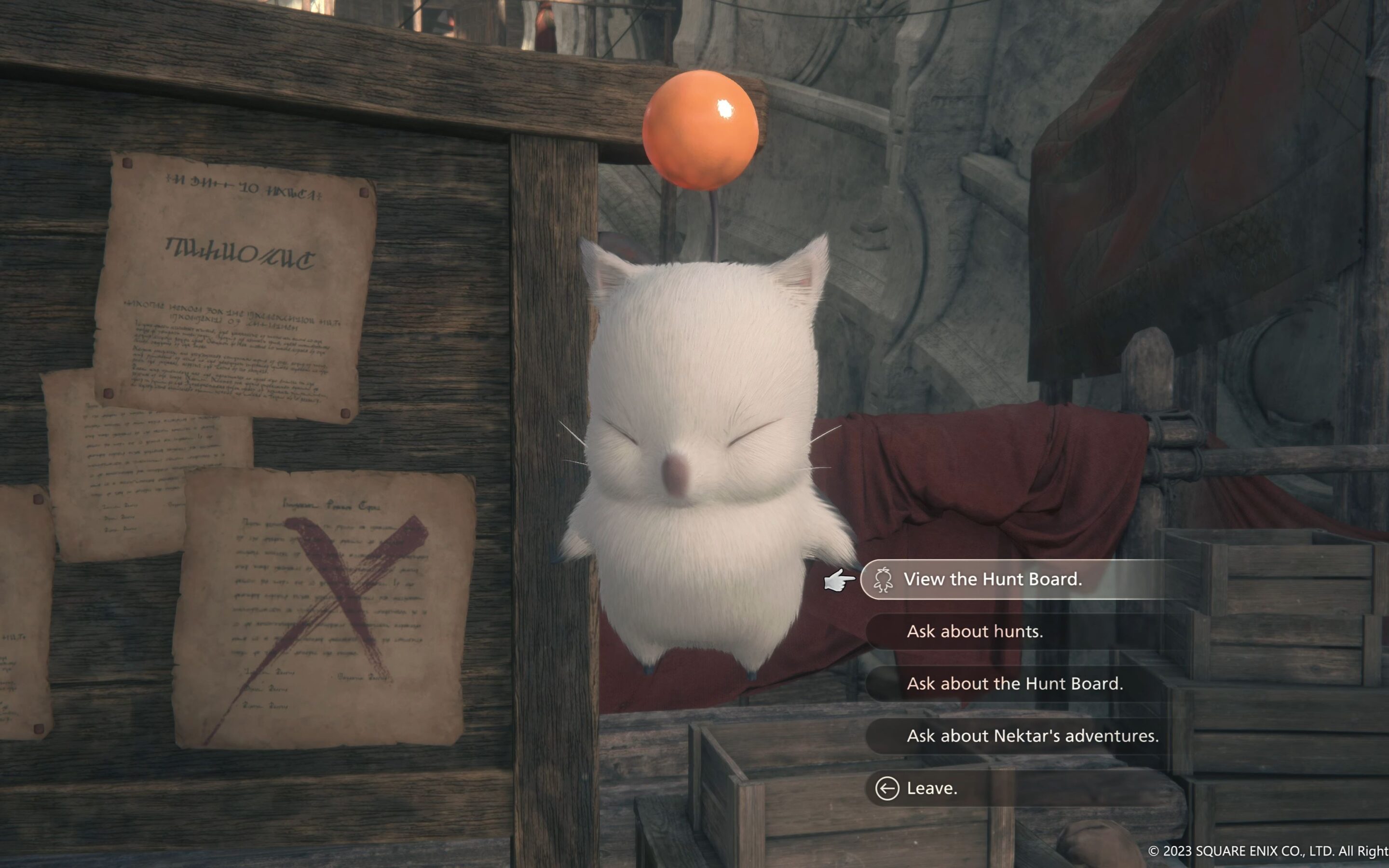Viewport: 1389px width, 868px height.
Task: Ask about Nektar's adventures
Action: tap(1032, 736)
